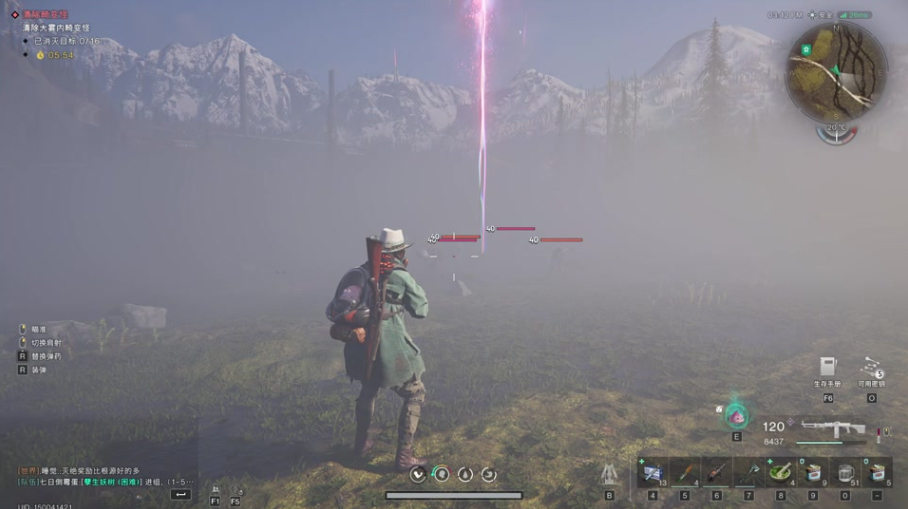Select the axe tool hotbar slot
This screenshot has width=908, height=509.
(749, 472)
